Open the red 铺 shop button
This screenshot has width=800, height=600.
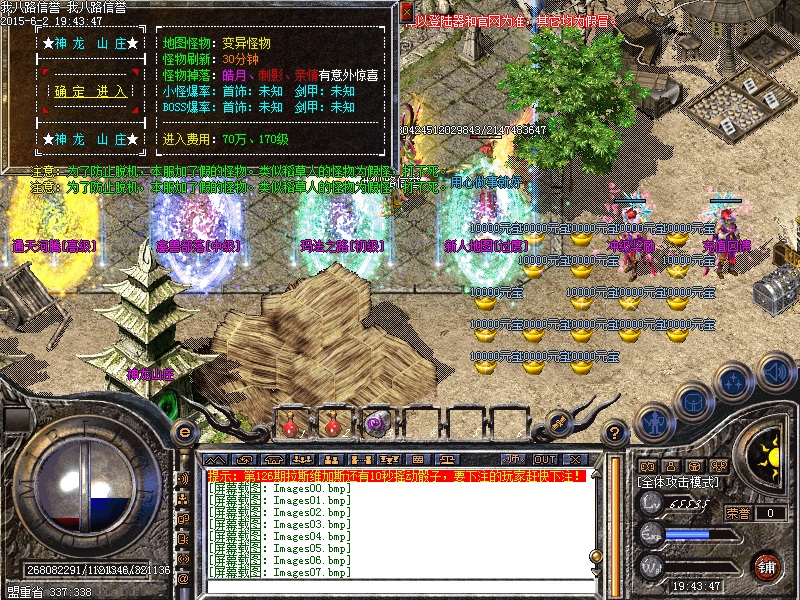click(766, 565)
